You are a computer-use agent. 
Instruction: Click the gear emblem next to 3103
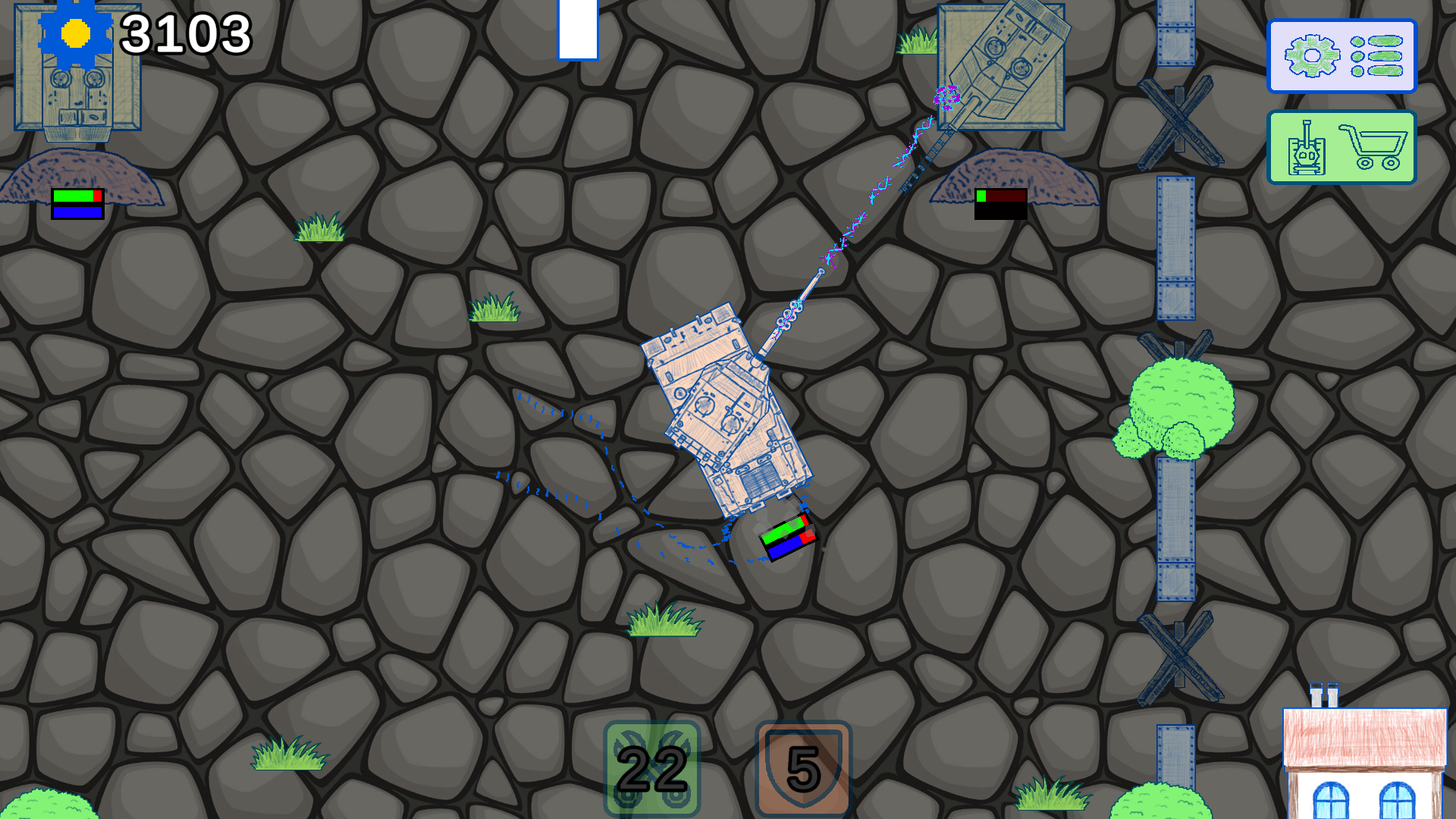(x=74, y=33)
